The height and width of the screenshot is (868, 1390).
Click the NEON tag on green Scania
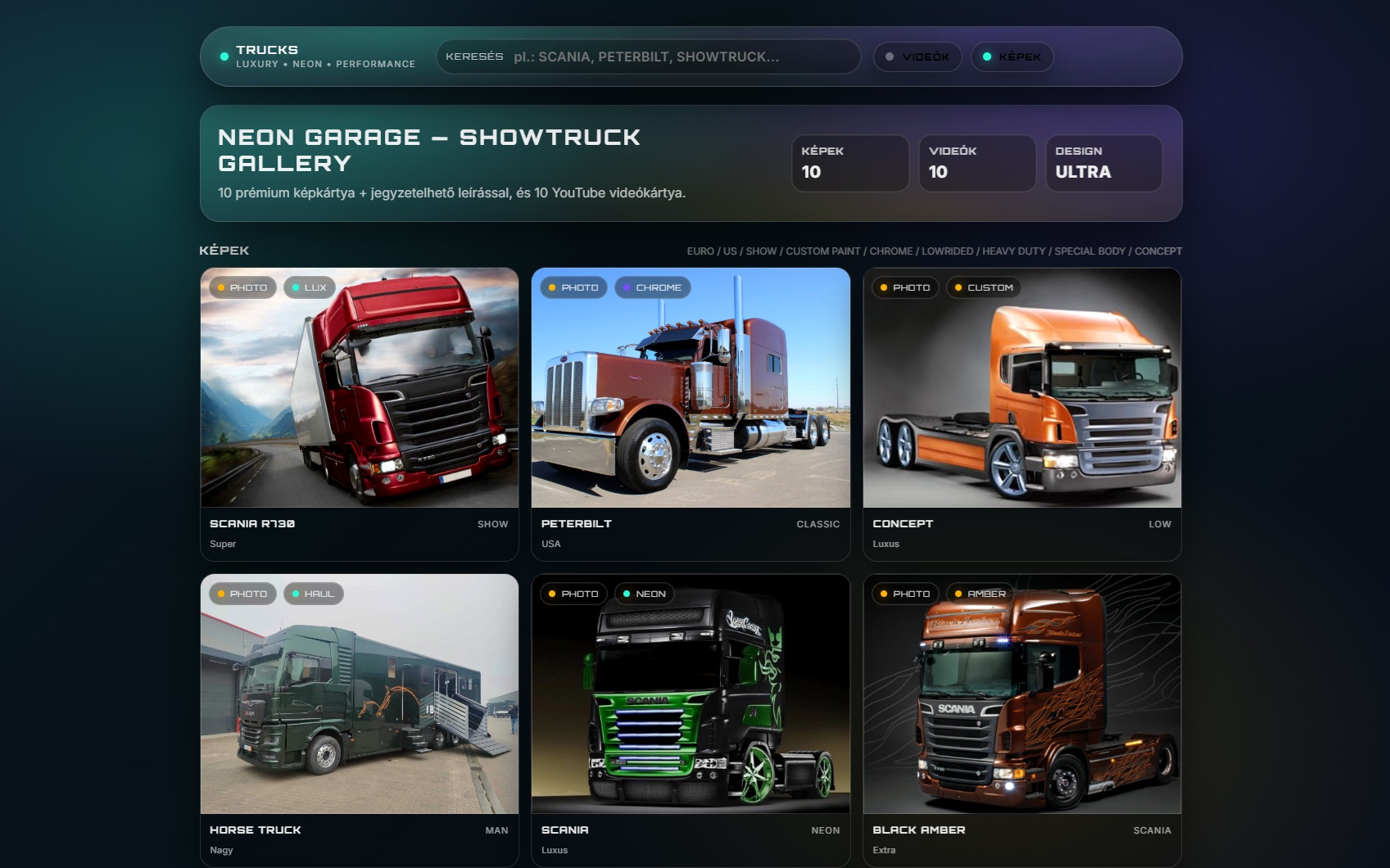(x=644, y=594)
